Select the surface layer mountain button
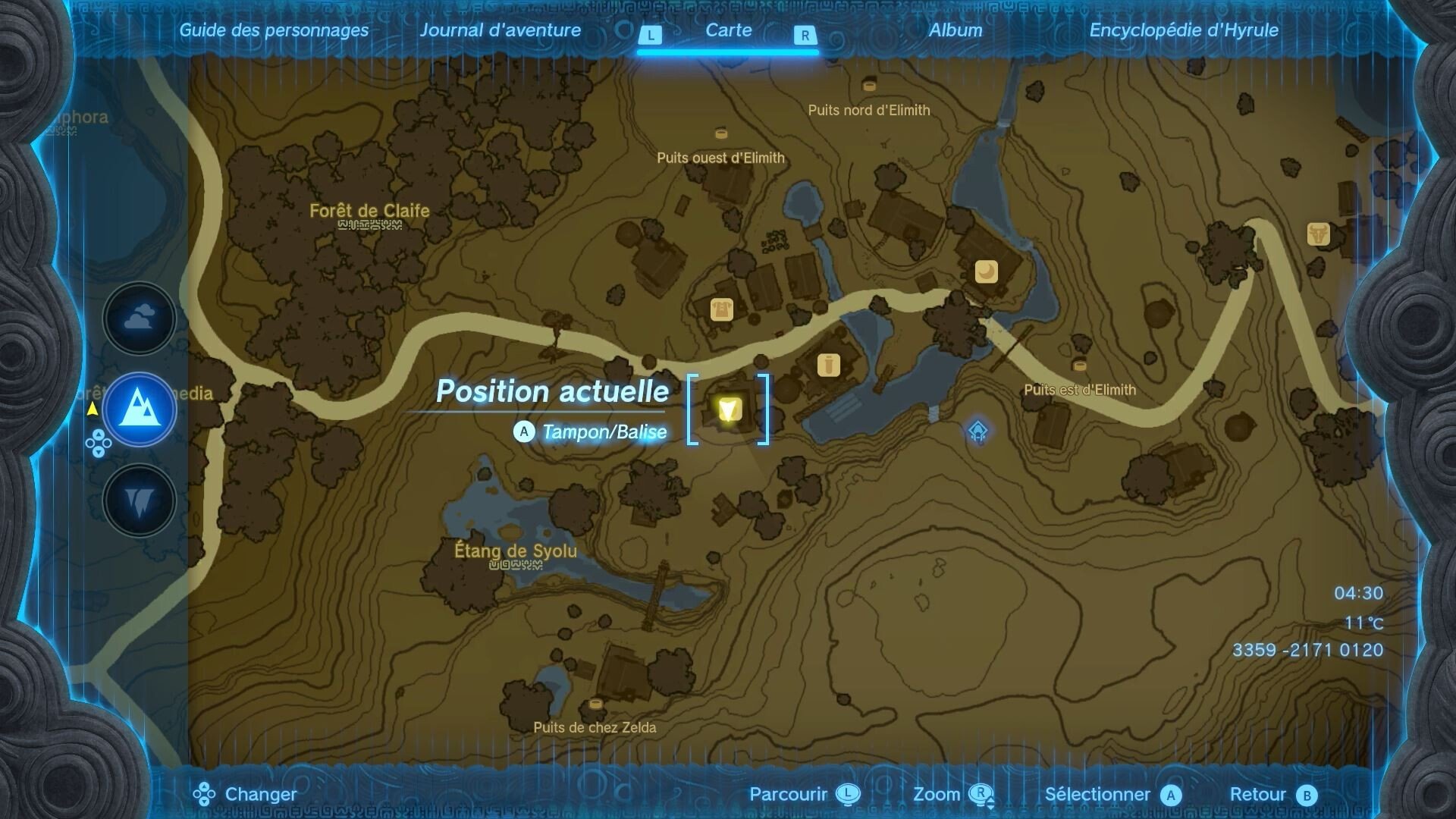The width and height of the screenshot is (1456, 819). tap(140, 409)
